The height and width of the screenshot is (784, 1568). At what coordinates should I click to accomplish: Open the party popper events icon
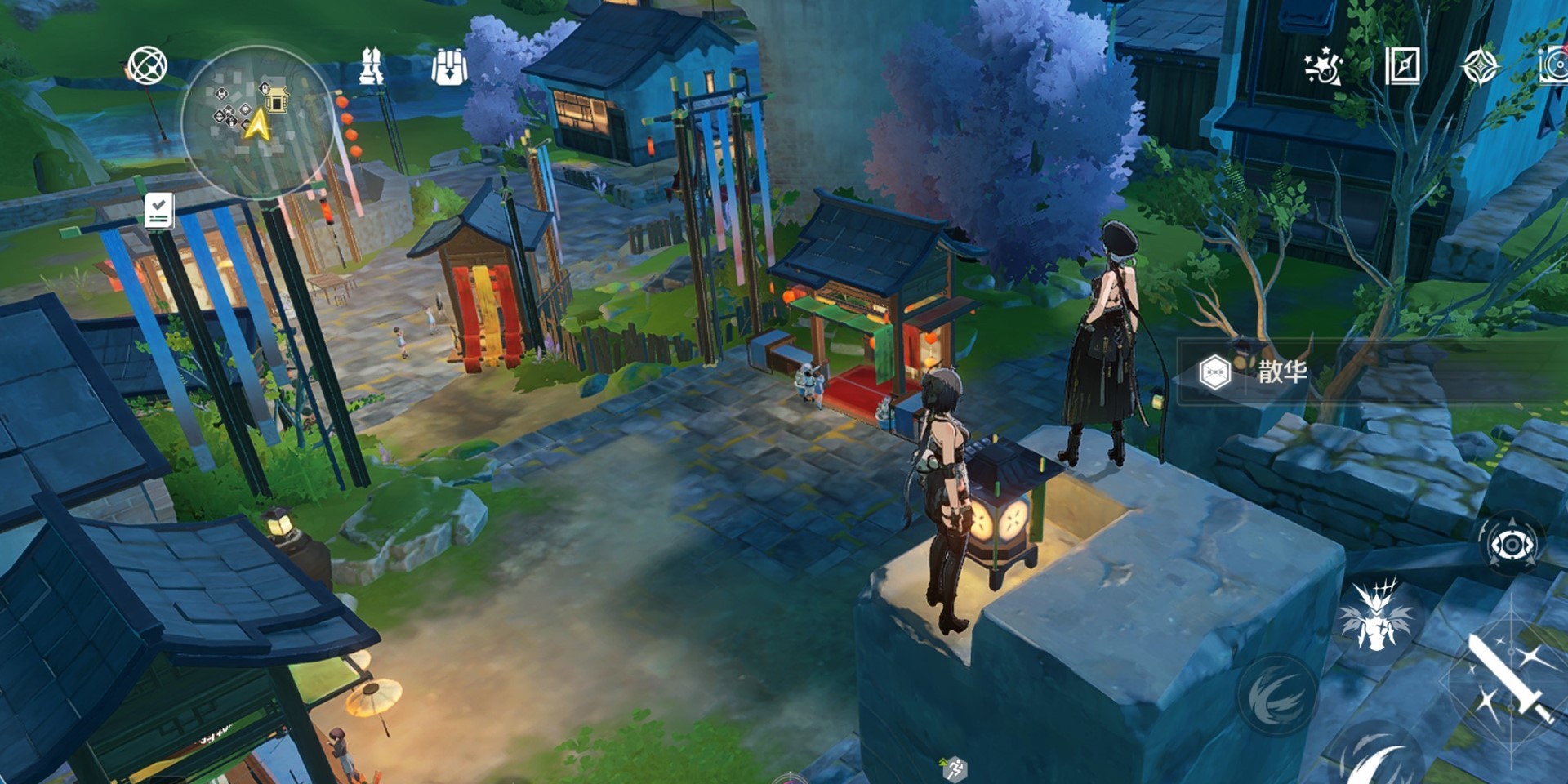tap(1322, 66)
